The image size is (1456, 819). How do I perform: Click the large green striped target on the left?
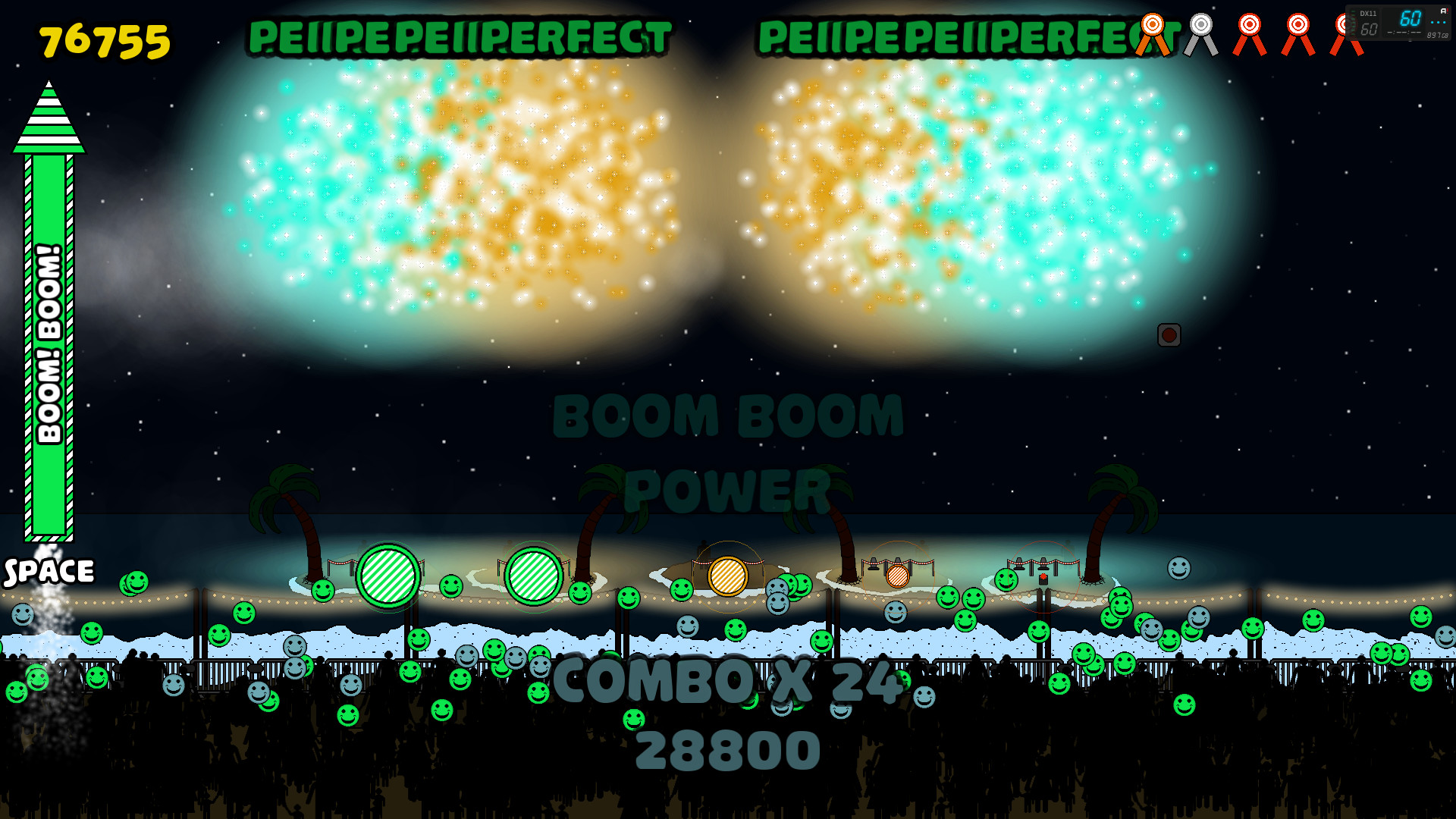[x=387, y=578]
